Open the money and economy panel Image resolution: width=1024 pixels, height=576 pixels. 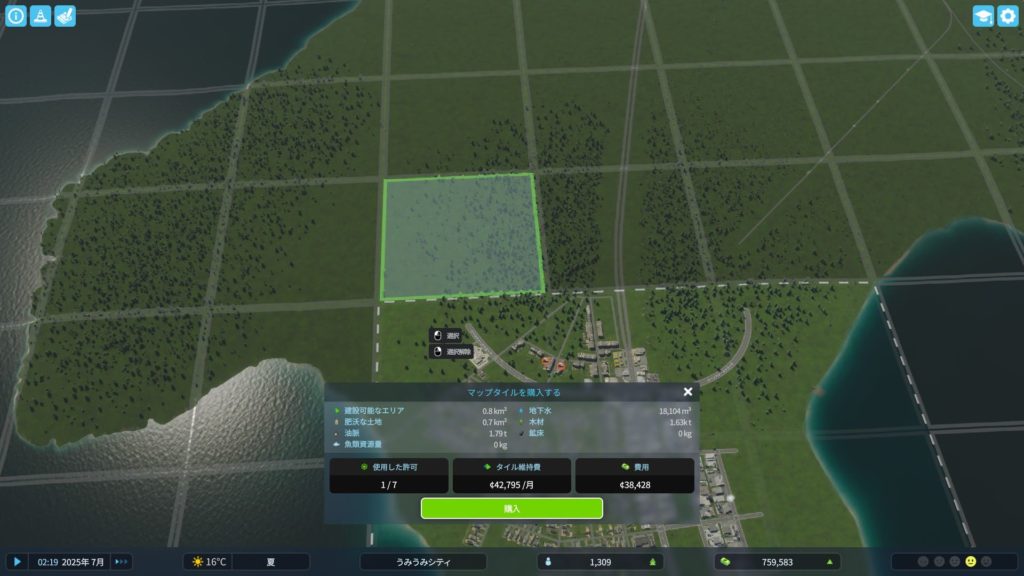pos(777,562)
